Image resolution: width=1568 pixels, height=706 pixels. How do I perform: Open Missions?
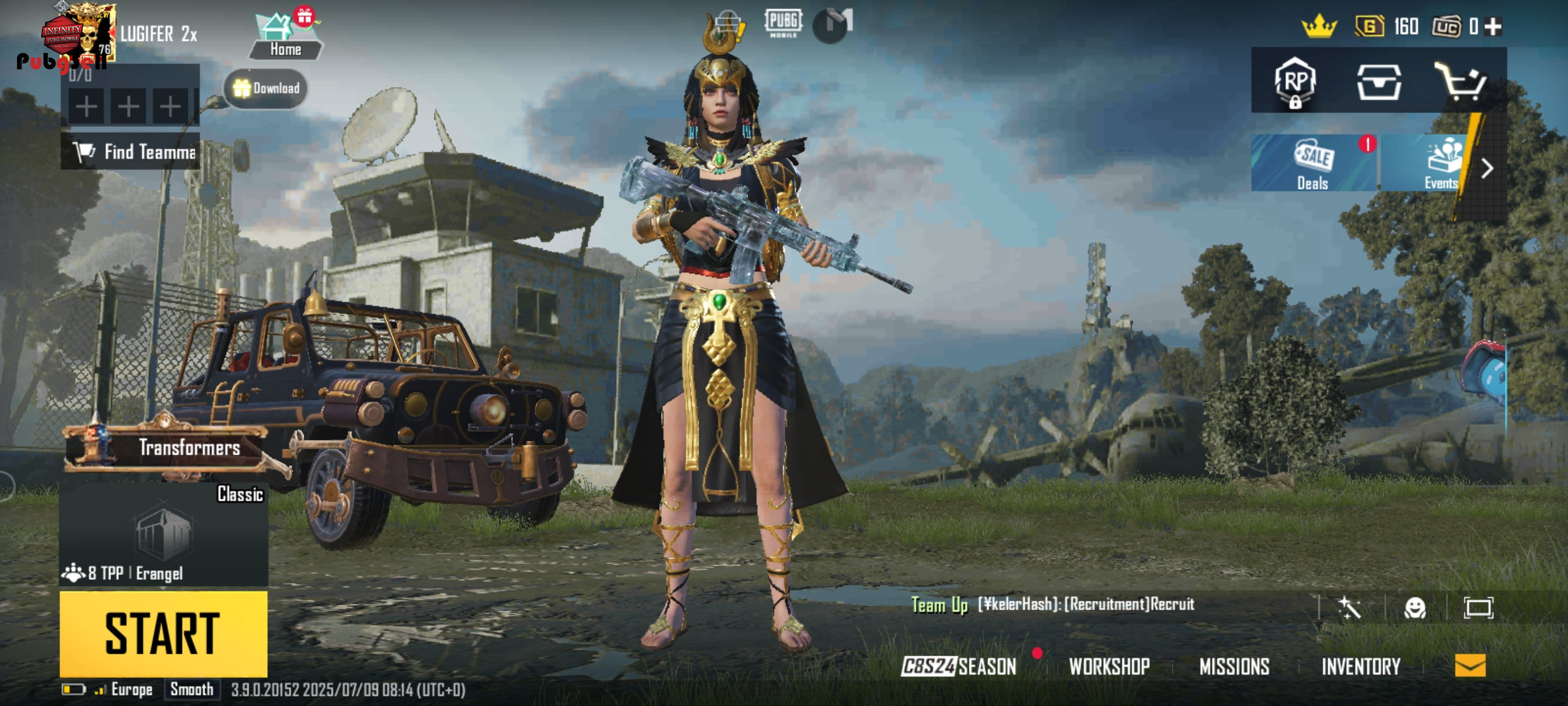pyautogui.click(x=1234, y=666)
